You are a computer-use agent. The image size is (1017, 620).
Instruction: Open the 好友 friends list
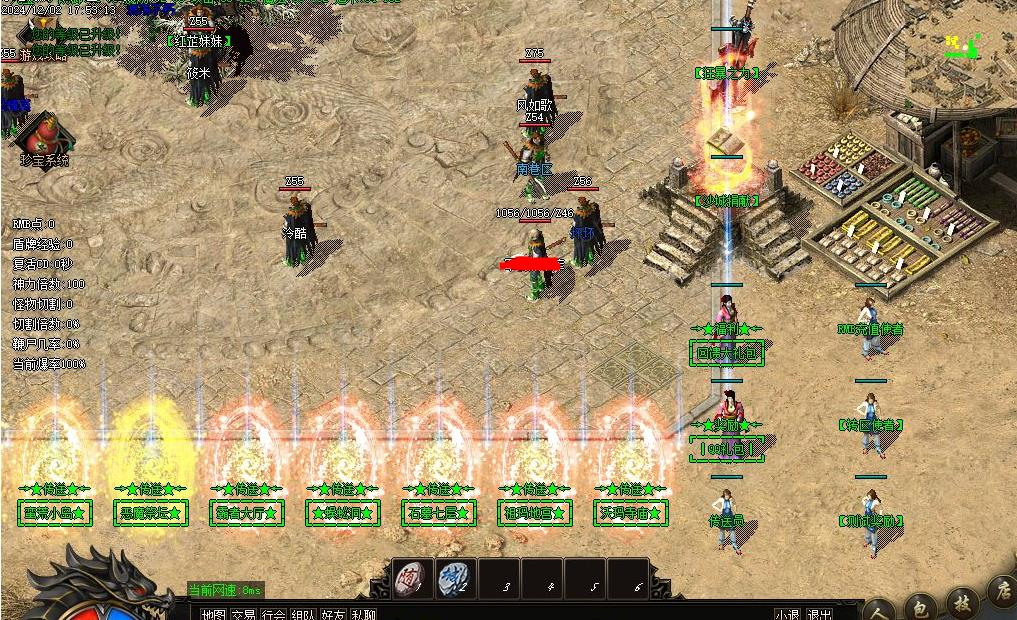point(334,614)
